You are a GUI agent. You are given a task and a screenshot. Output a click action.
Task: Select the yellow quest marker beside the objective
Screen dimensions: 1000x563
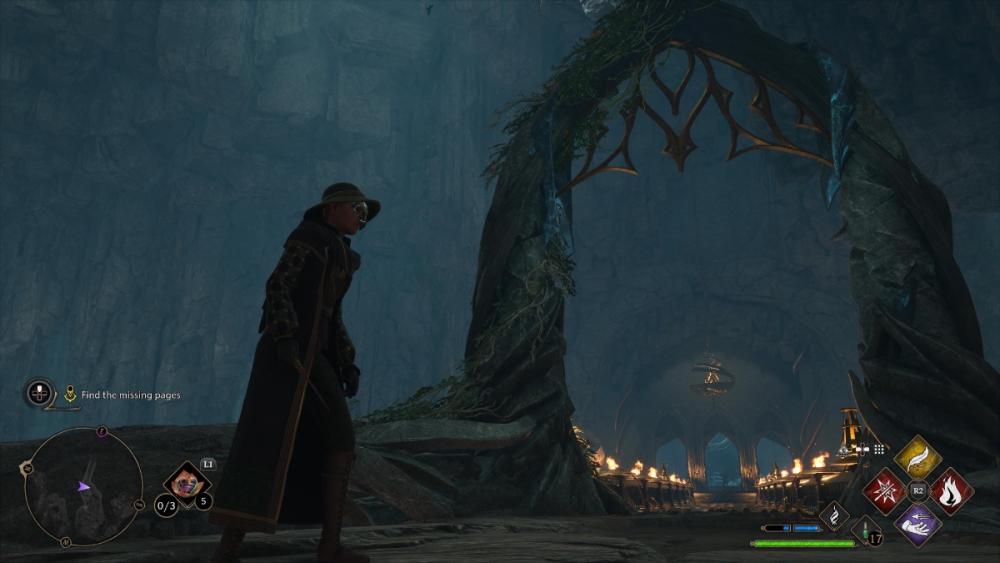(x=70, y=394)
